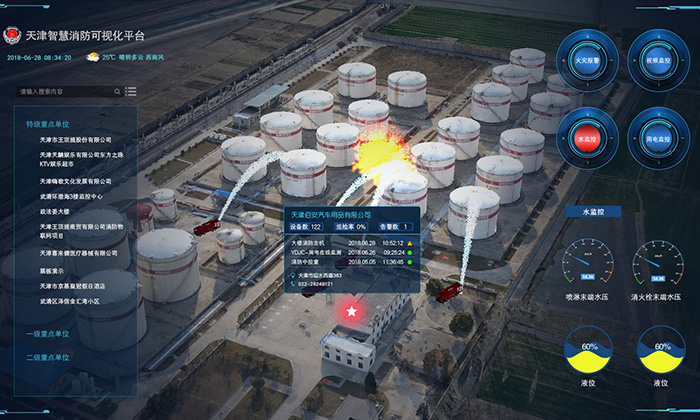Click the search input field
This screenshot has height=420, width=700.
point(60,92)
